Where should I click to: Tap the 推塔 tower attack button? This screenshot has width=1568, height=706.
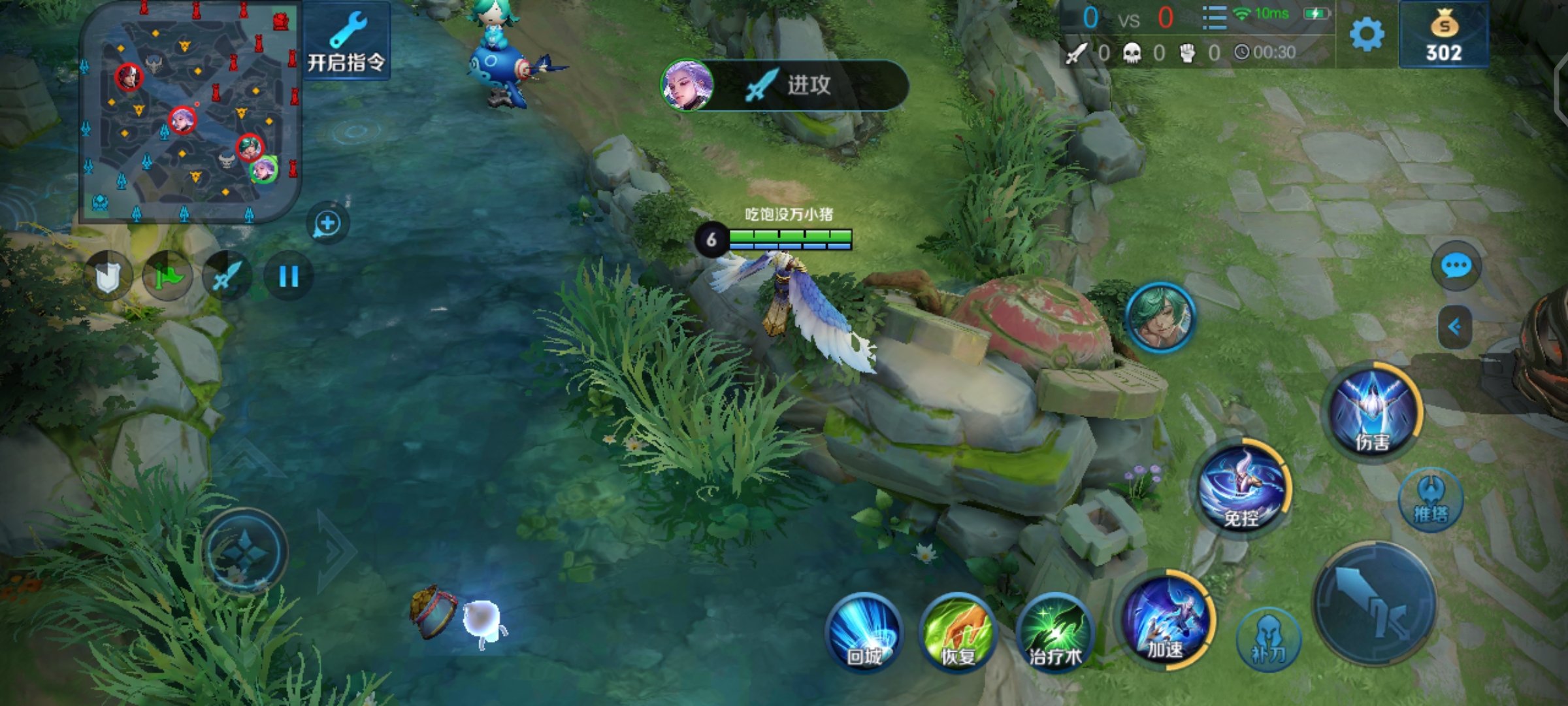pos(1431,500)
